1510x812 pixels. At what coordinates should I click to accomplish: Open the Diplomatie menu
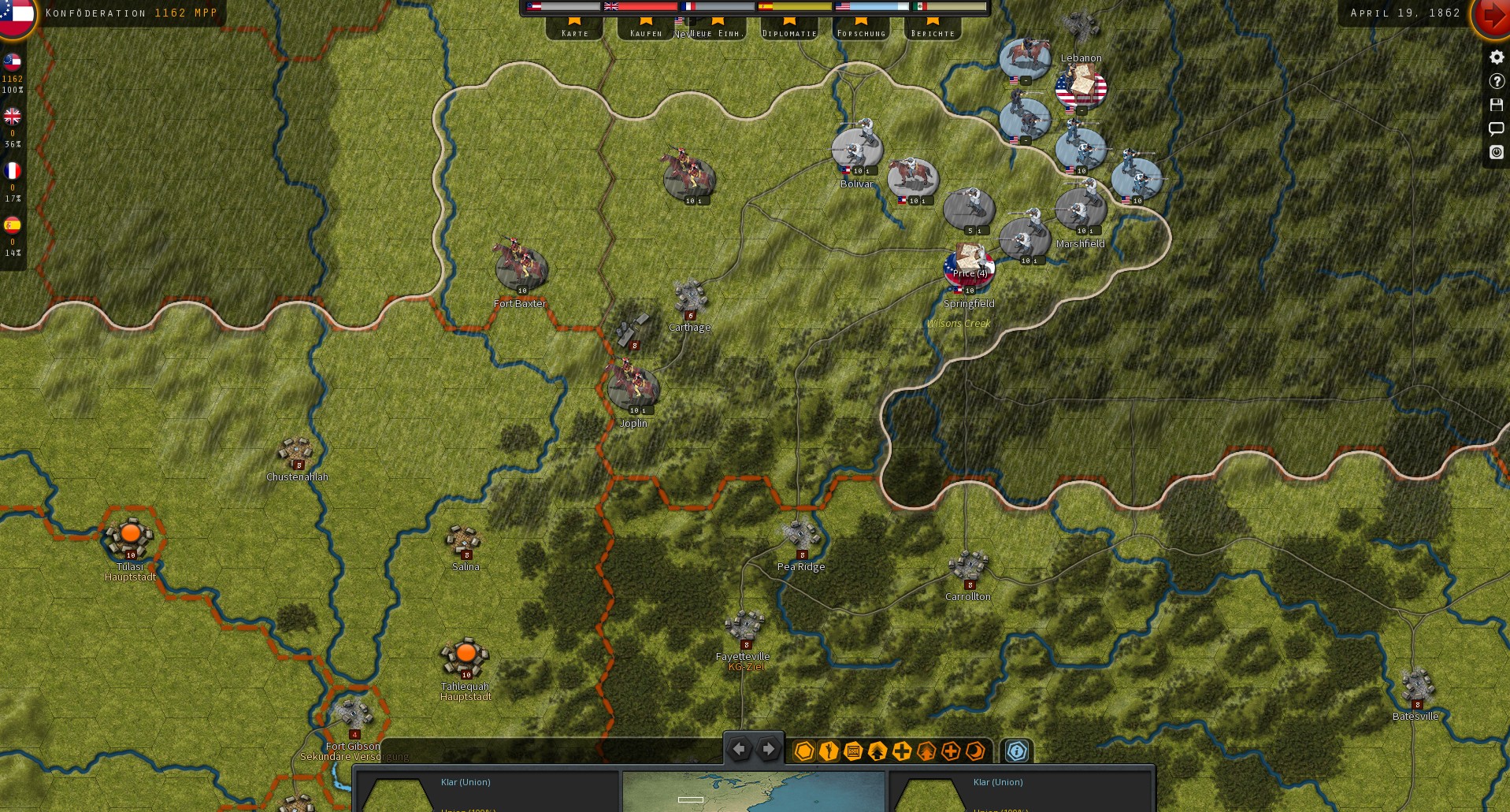788,32
